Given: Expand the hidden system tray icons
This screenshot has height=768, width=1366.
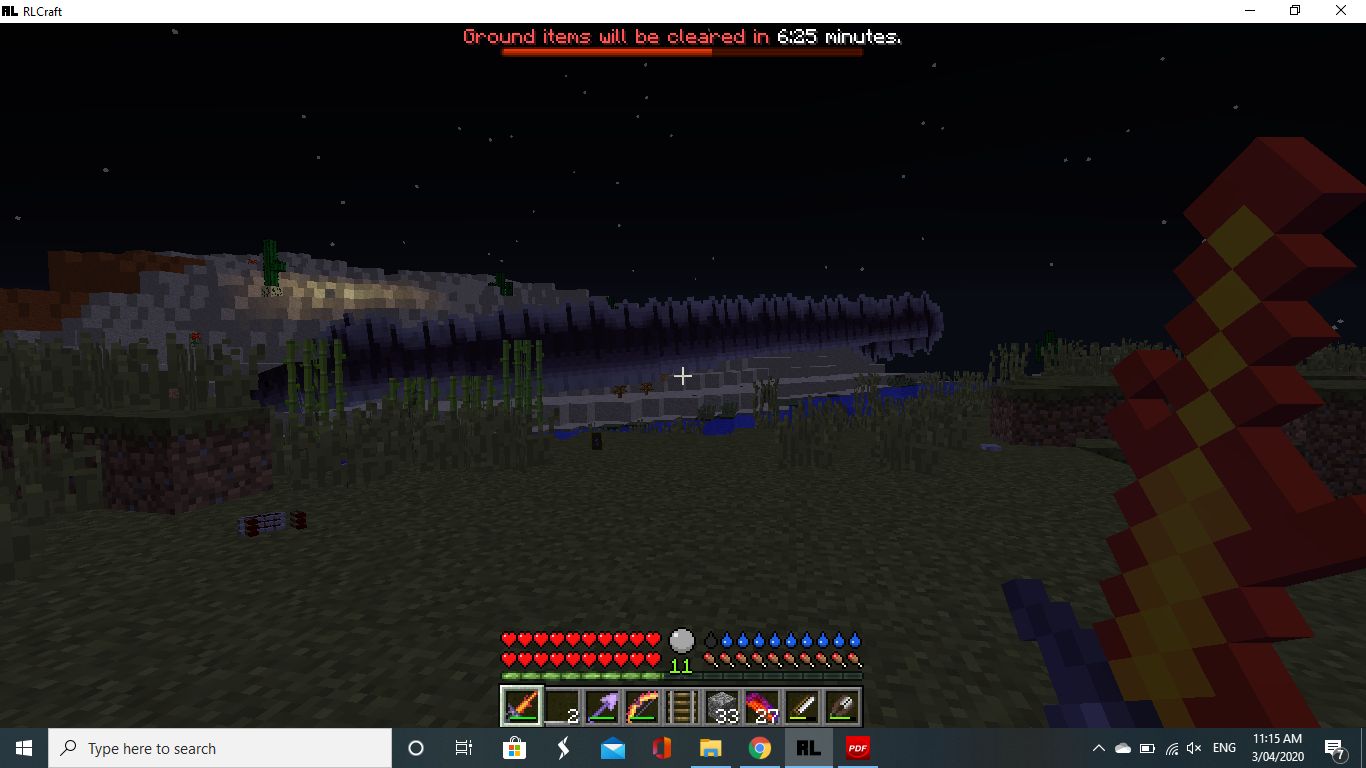Looking at the screenshot, I should 1098,747.
